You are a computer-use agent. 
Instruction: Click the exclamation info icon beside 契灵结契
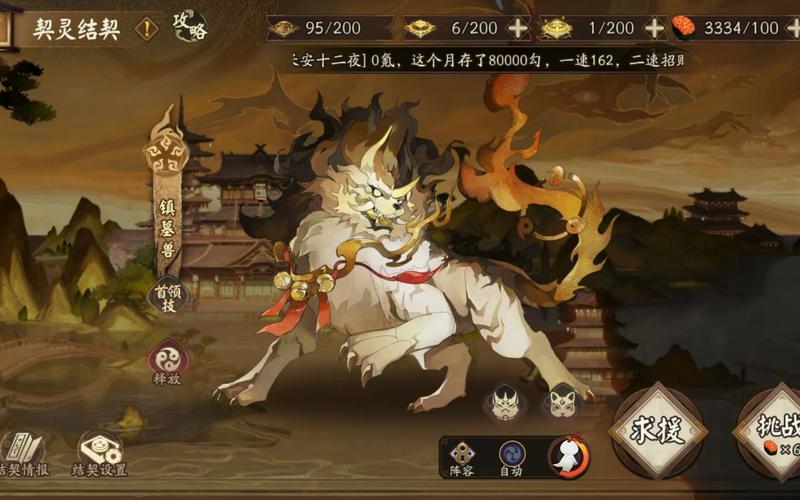pos(147,28)
